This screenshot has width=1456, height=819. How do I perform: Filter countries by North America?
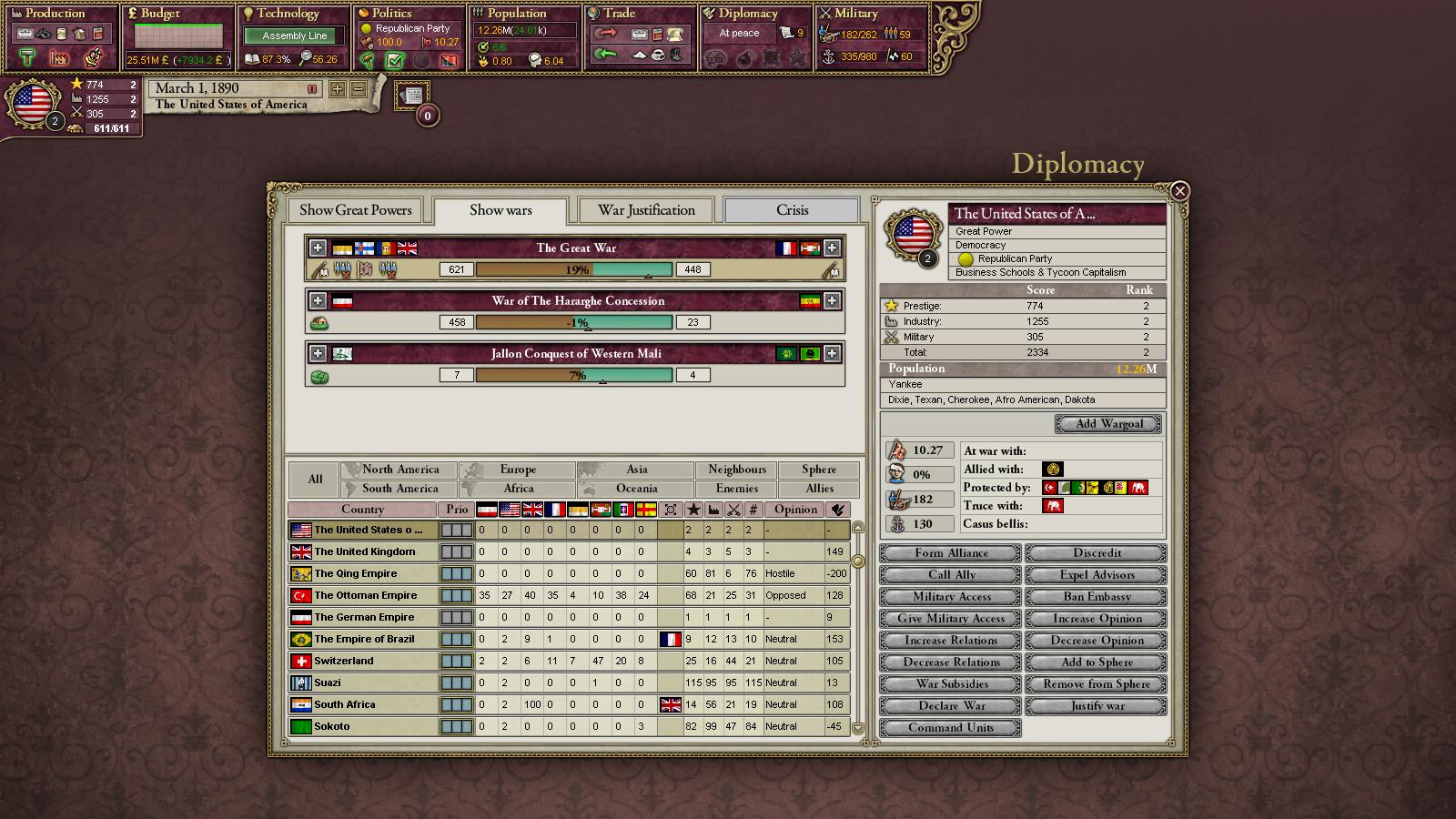[x=400, y=470]
